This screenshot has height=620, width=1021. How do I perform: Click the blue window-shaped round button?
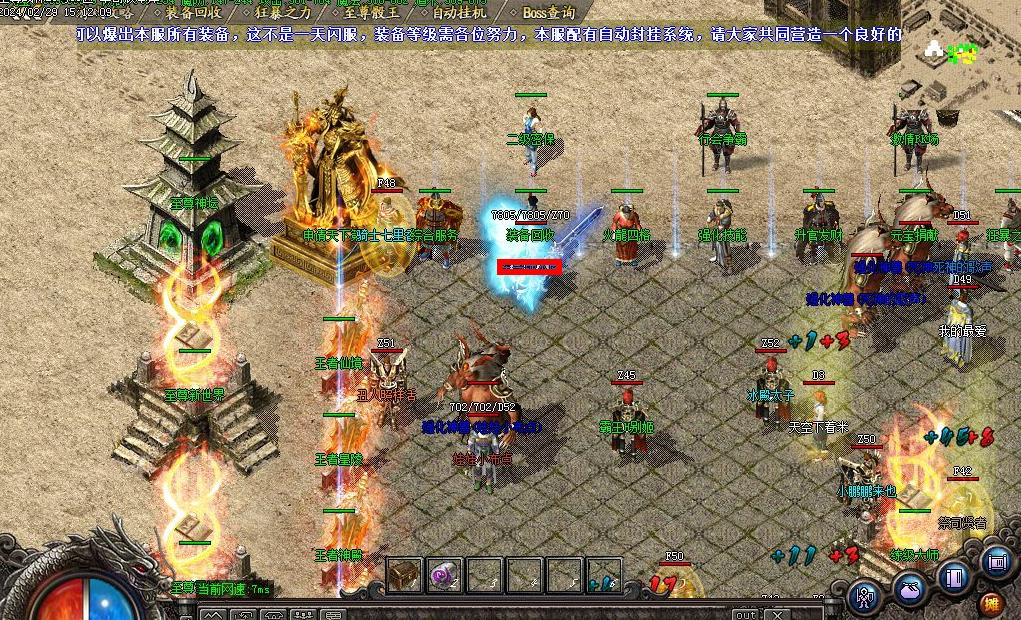[997, 562]
